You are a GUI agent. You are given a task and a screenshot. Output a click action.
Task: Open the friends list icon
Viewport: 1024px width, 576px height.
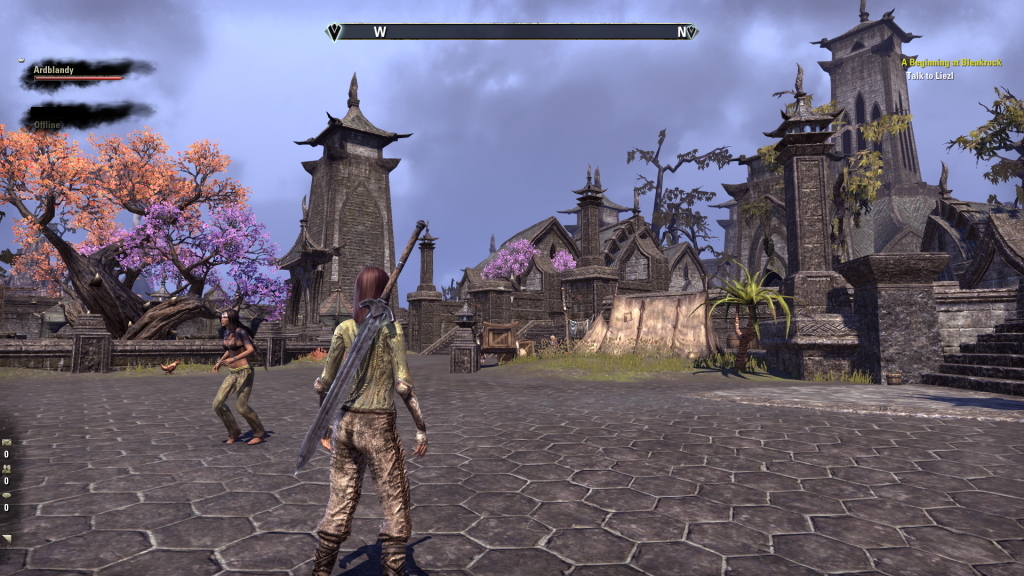pyautogui.click(x=6, y=468)
